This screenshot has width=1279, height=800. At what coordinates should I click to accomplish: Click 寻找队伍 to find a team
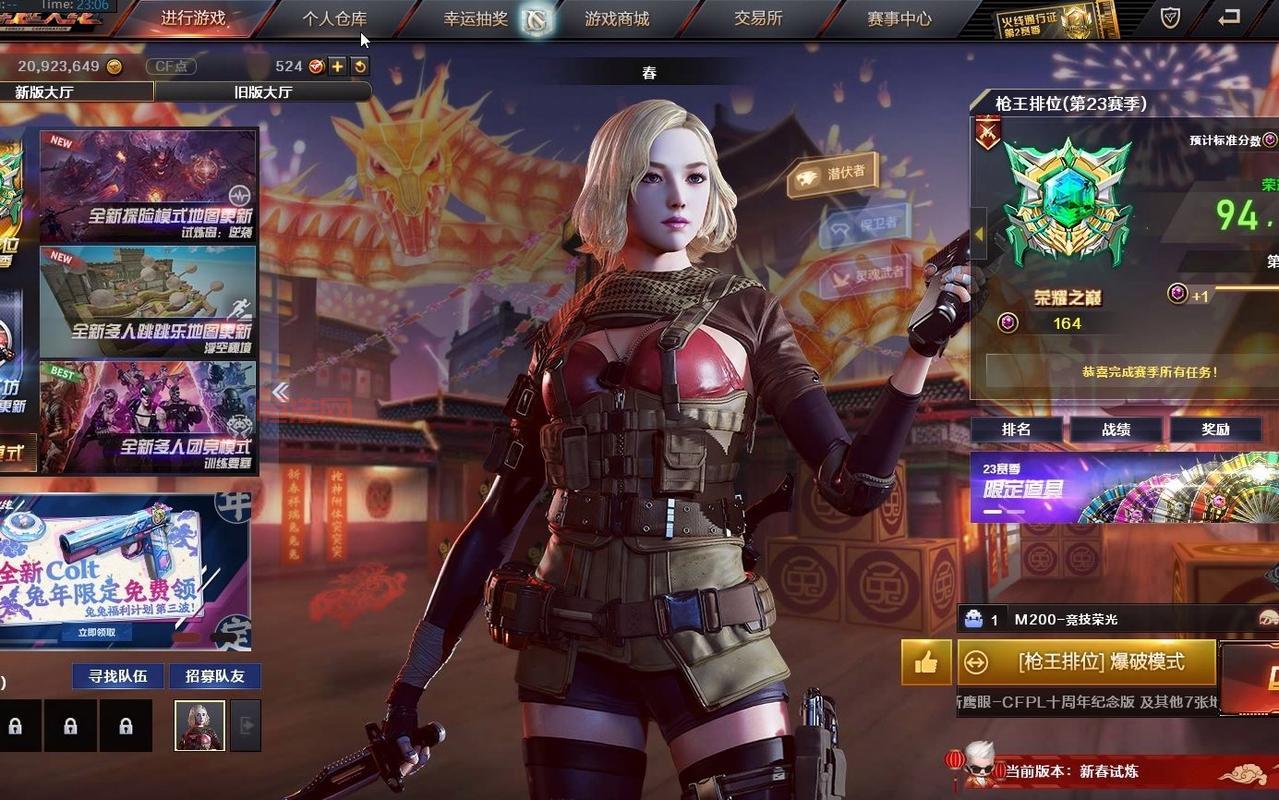118,676
